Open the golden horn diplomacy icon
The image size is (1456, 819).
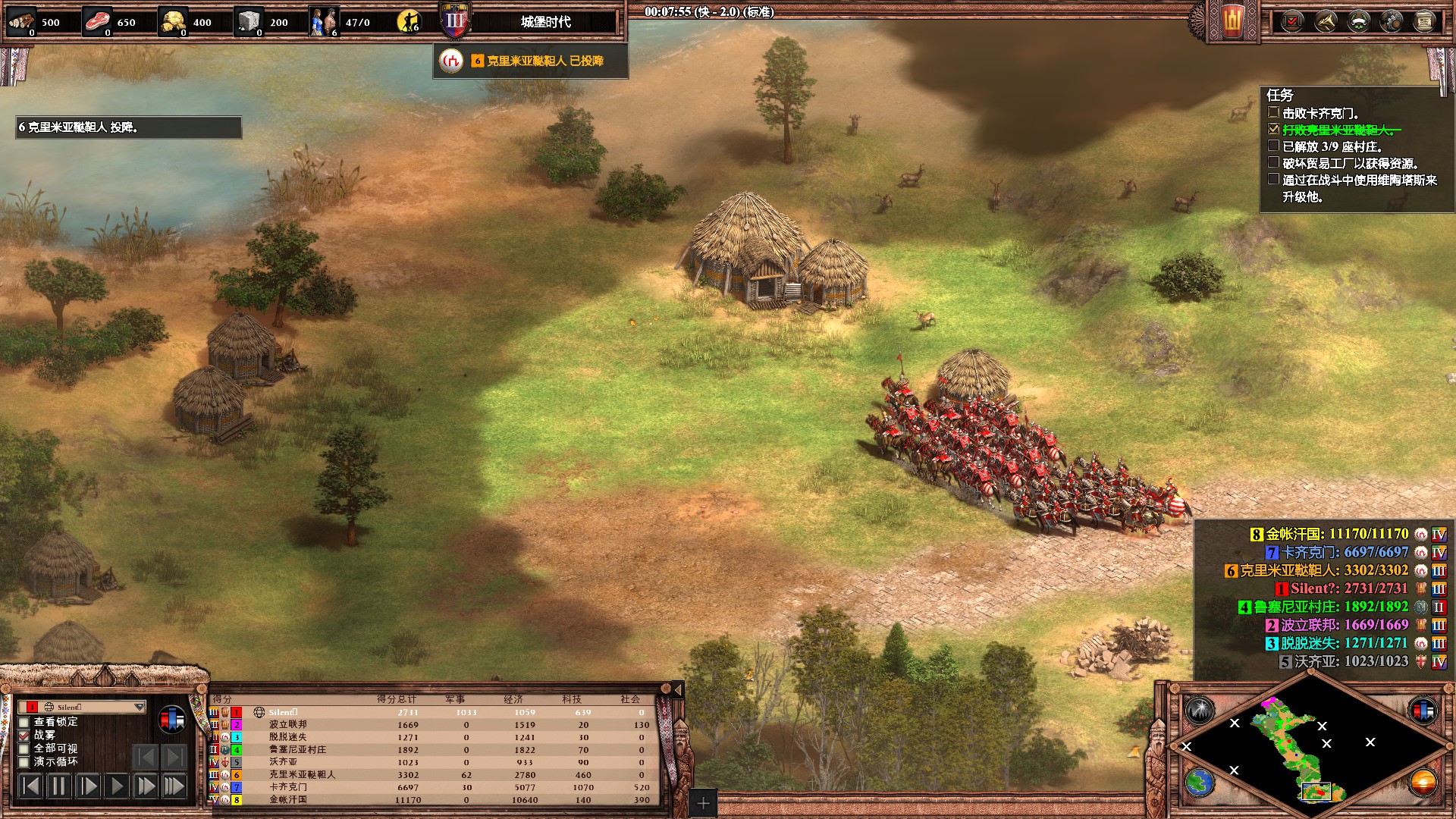[x=1326, y=21]
